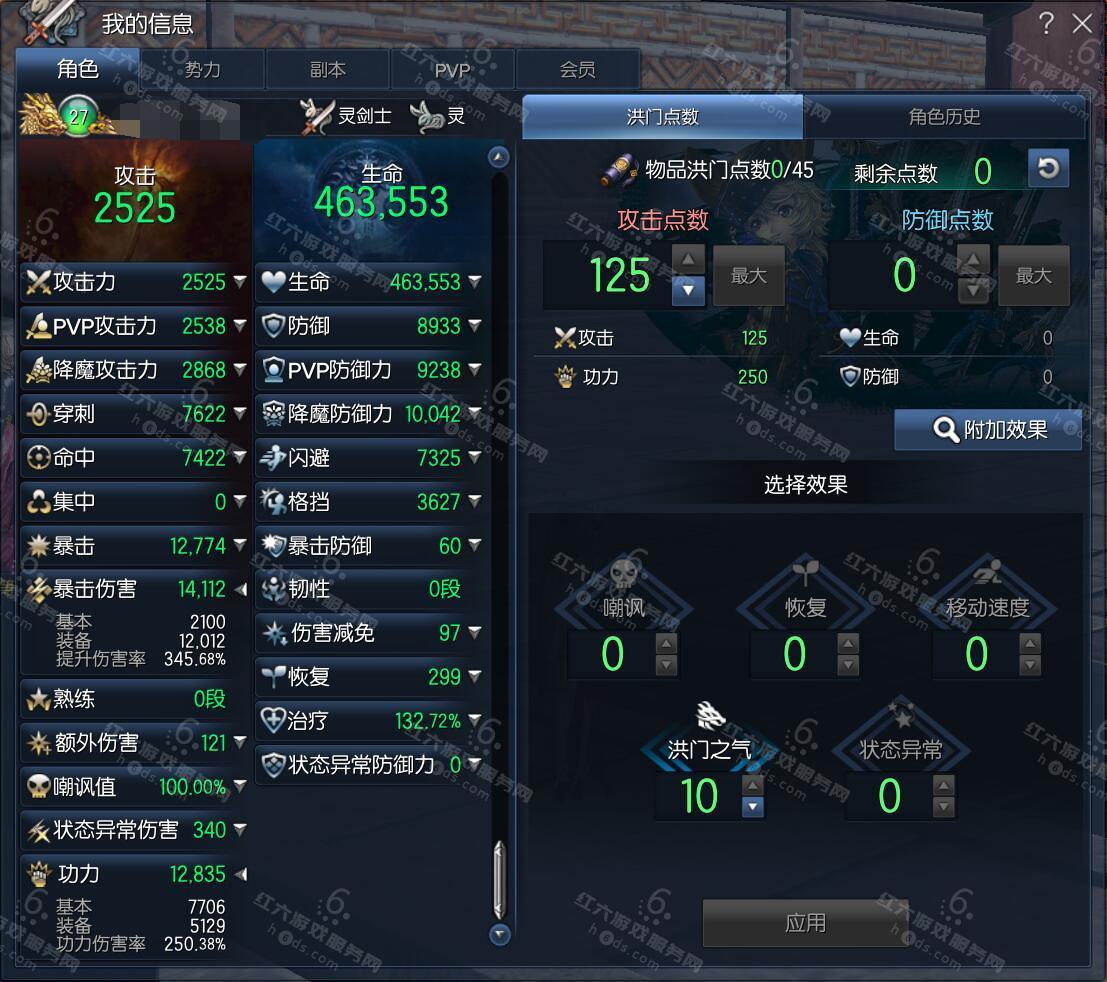
Task: Click 最大 next to 攻击点数
Action: pyautogui.click(x=748, y=276)
